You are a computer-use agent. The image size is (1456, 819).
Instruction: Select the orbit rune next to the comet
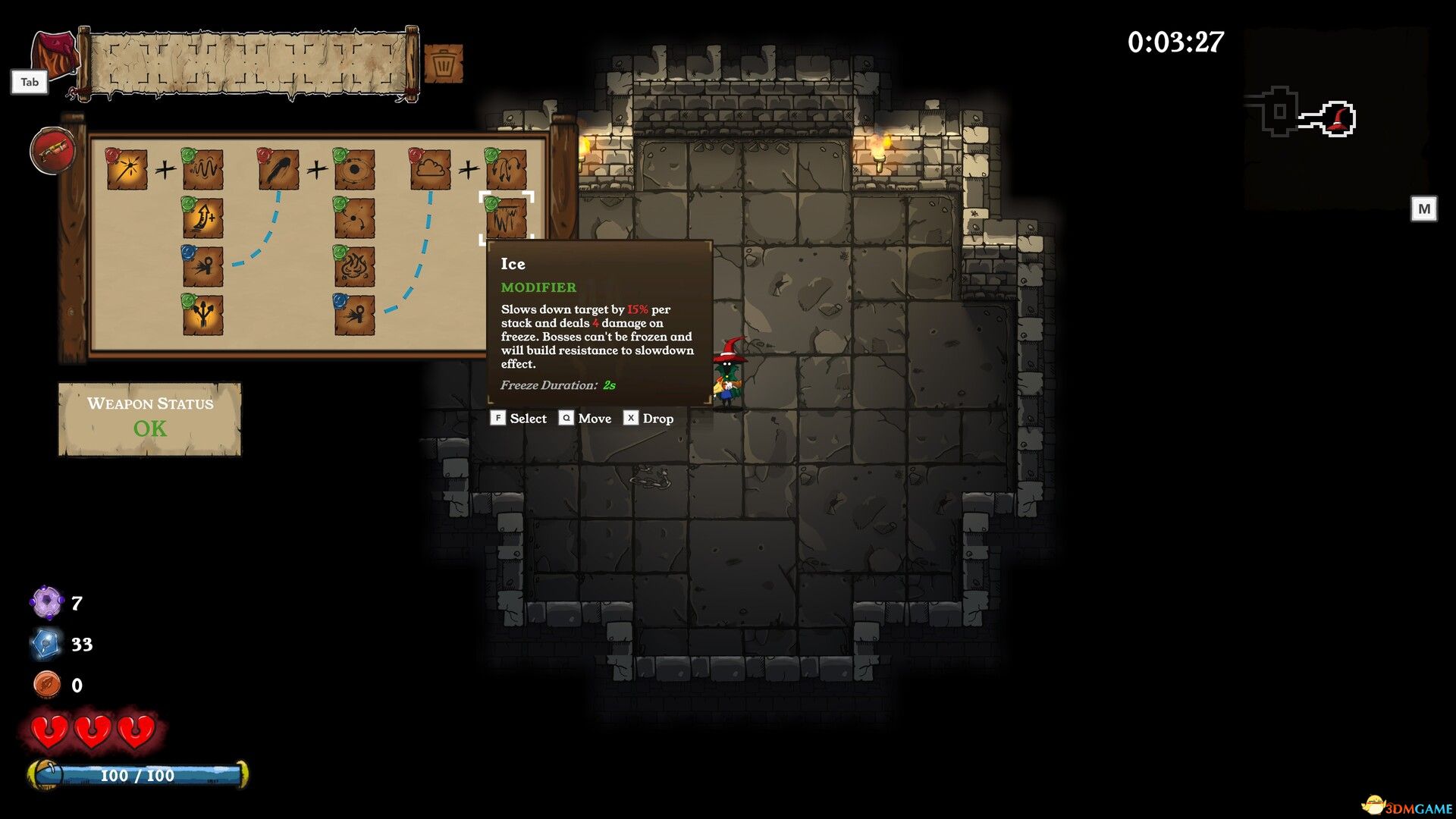pos(354,168)
